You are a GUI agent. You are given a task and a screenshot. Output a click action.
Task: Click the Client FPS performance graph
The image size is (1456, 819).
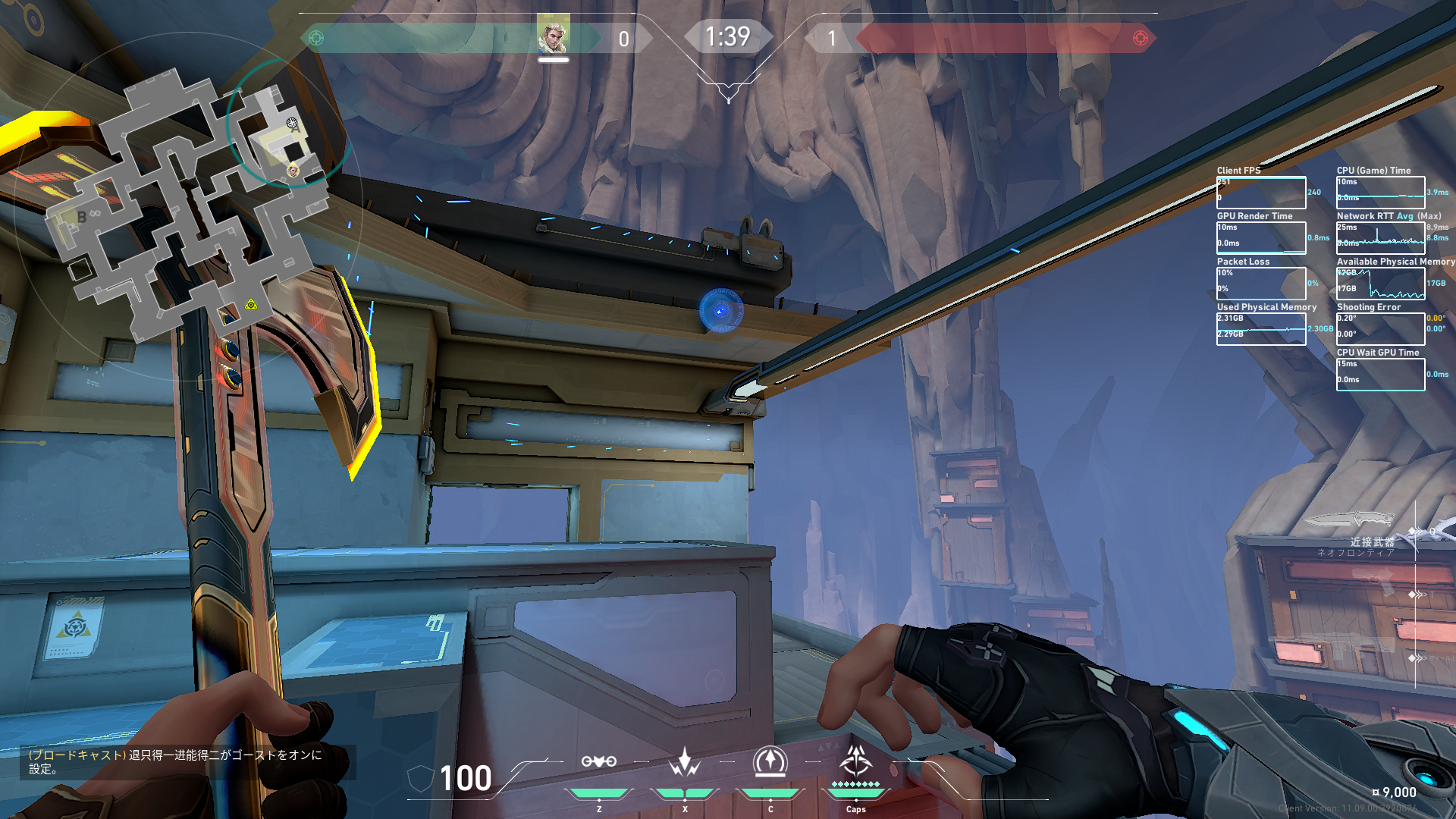(x=1261, y=193)
